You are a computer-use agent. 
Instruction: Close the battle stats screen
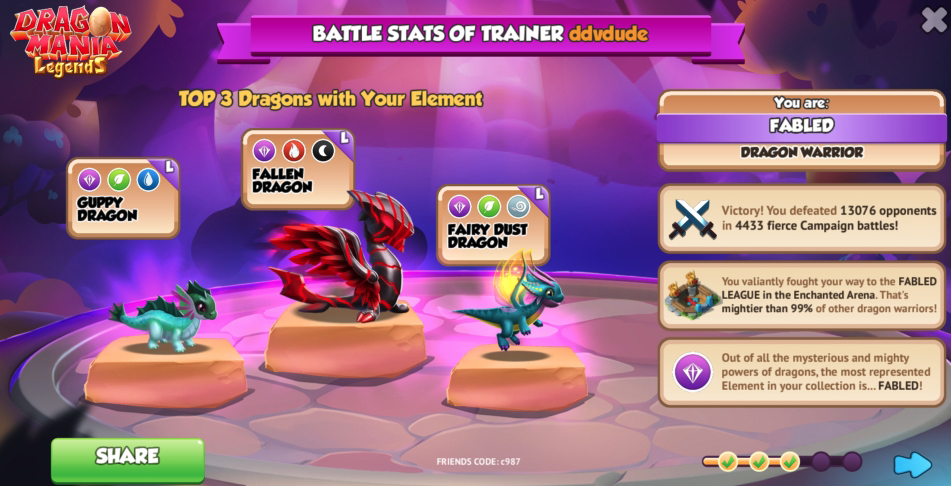(933, 19)
